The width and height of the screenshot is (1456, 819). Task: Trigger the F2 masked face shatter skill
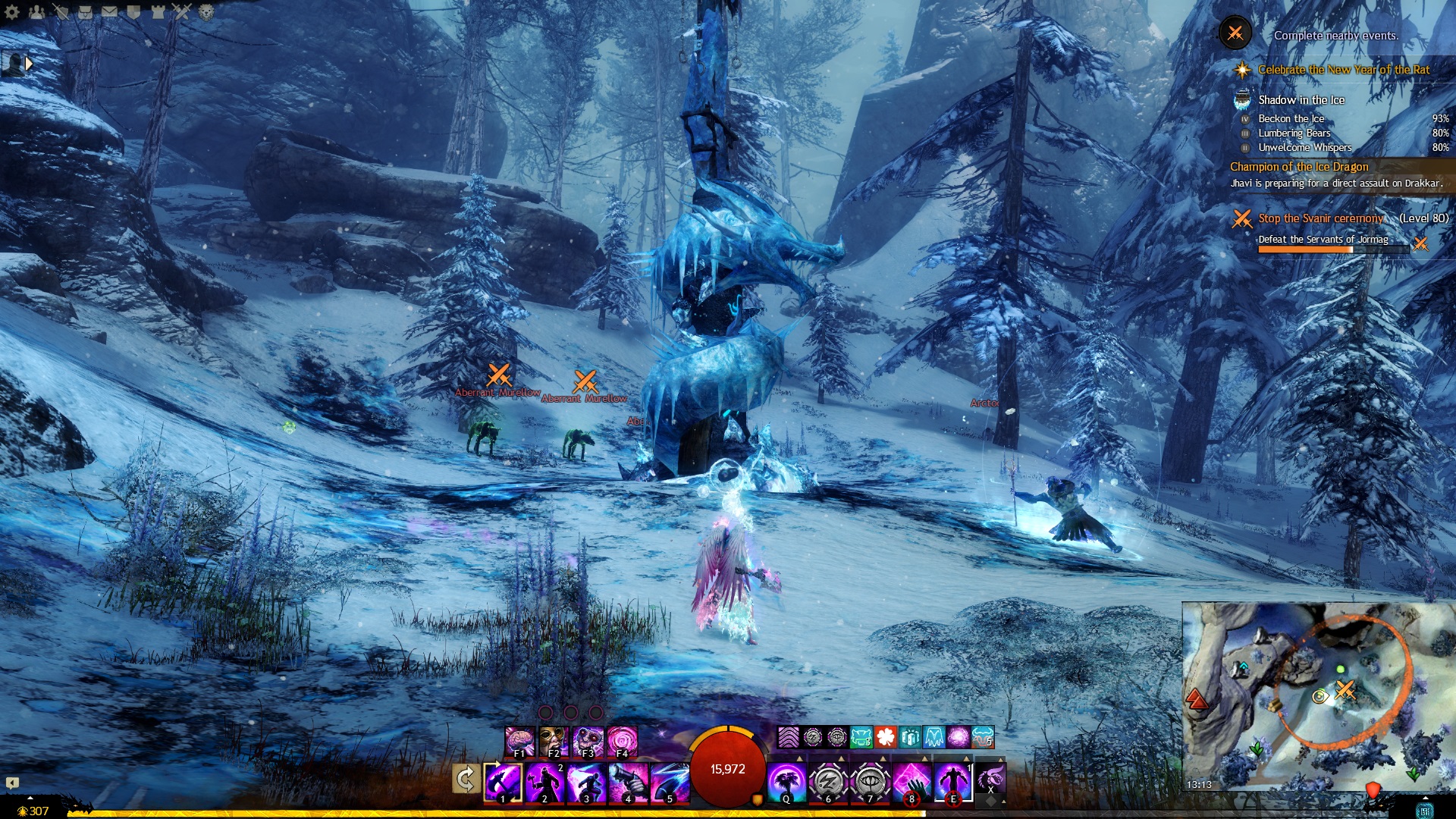(554, 741)
